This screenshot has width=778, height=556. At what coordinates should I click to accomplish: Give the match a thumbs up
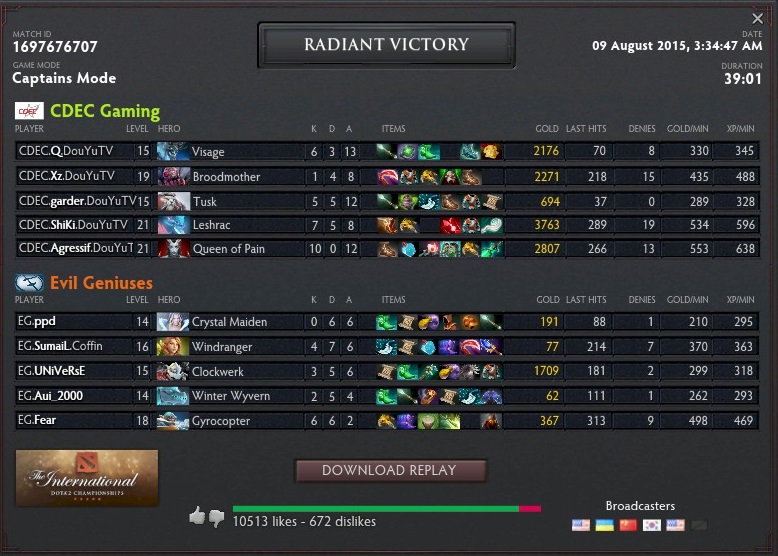point(197,516)
